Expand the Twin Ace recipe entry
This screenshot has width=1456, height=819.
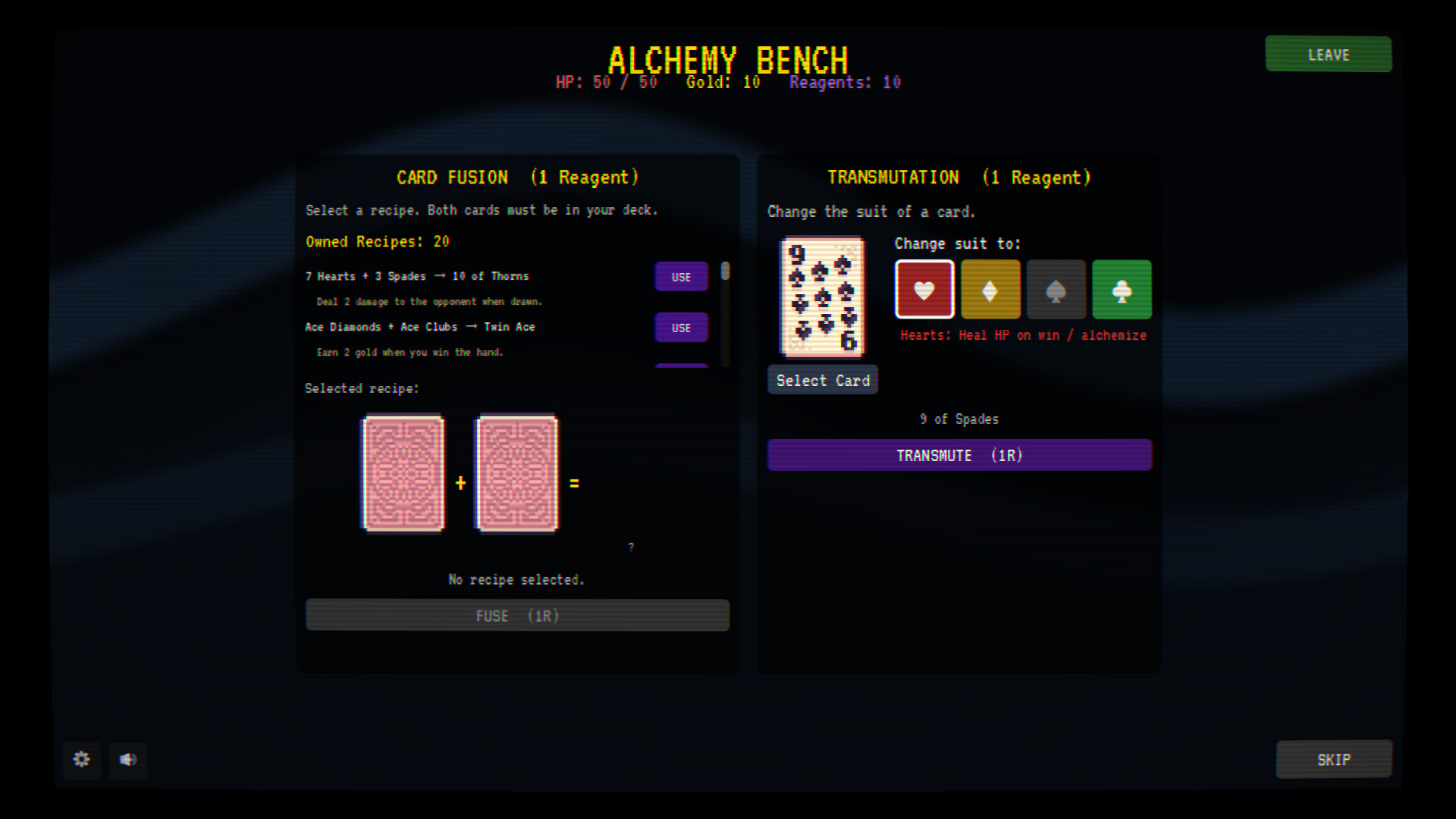[680, 327]
